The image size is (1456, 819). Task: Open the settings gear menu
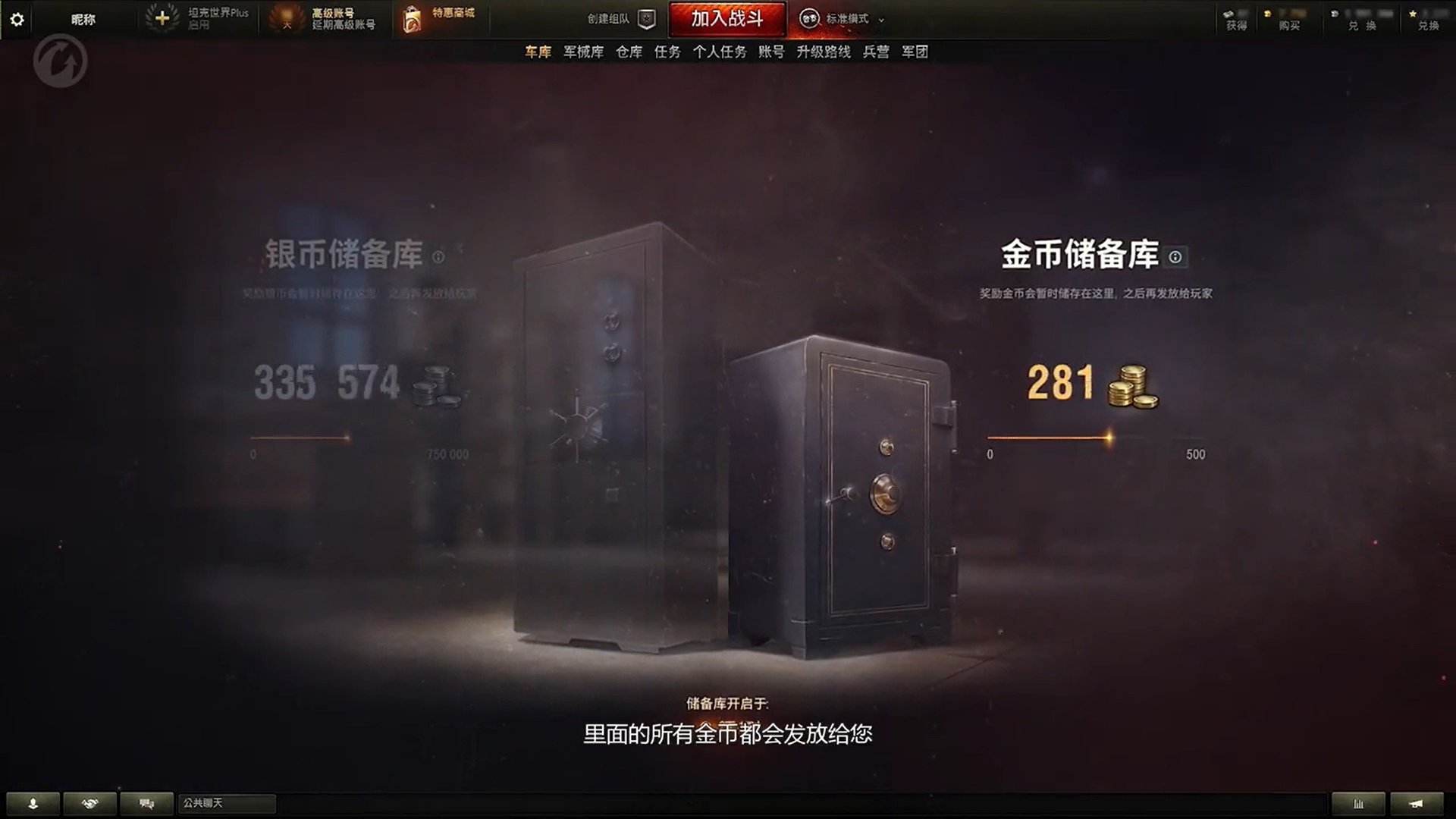pyautogui.click(x=17, y=20)
